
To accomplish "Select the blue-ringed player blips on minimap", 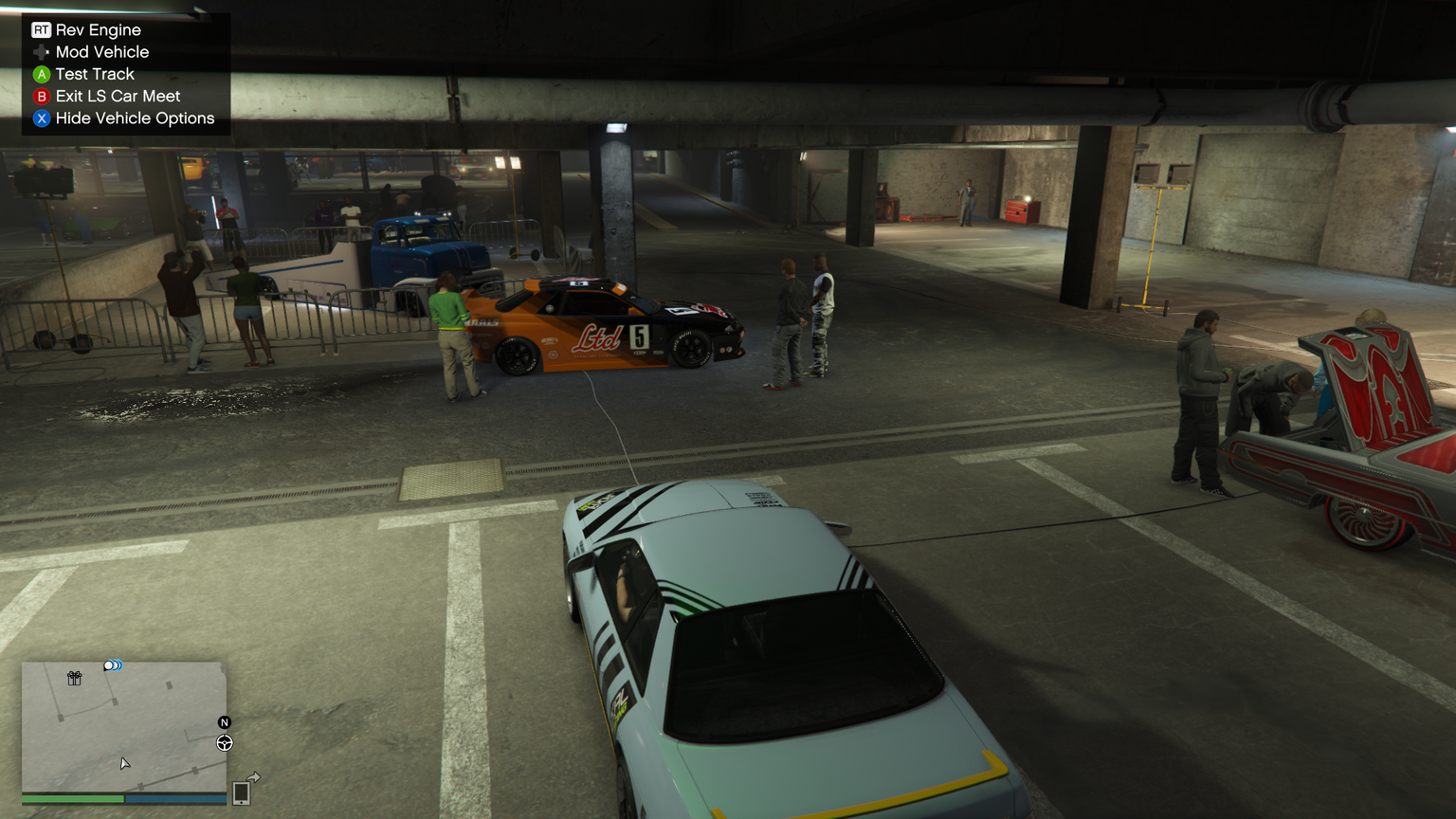I will pos(113,665).
